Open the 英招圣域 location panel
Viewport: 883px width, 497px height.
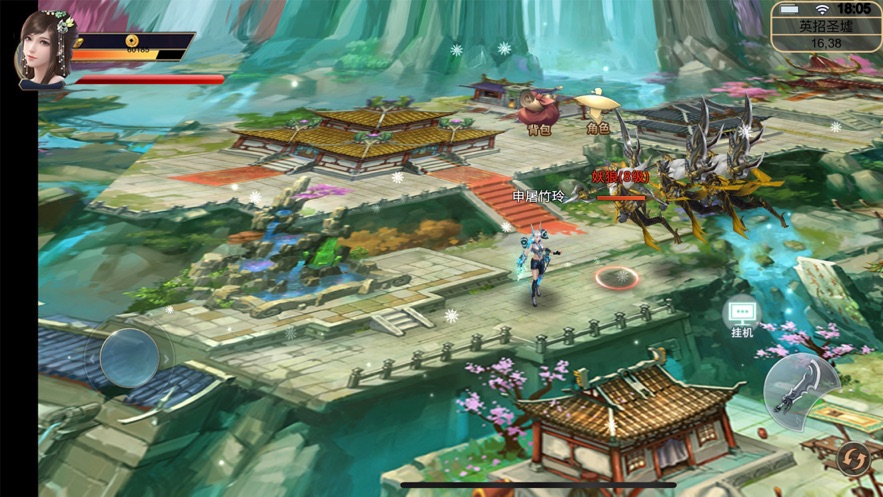[x=825, y=28]
